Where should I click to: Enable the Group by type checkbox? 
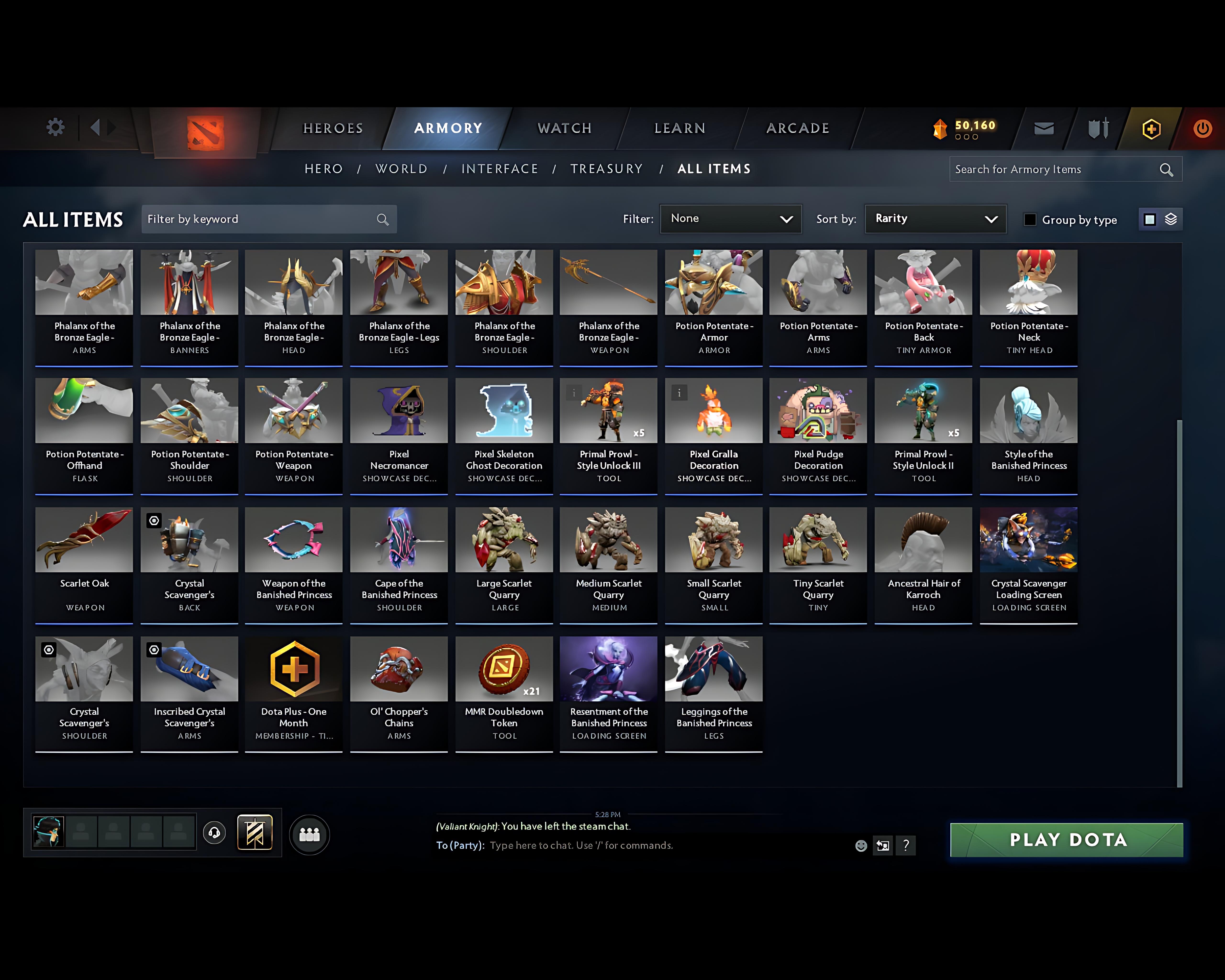click(1030, 219)
